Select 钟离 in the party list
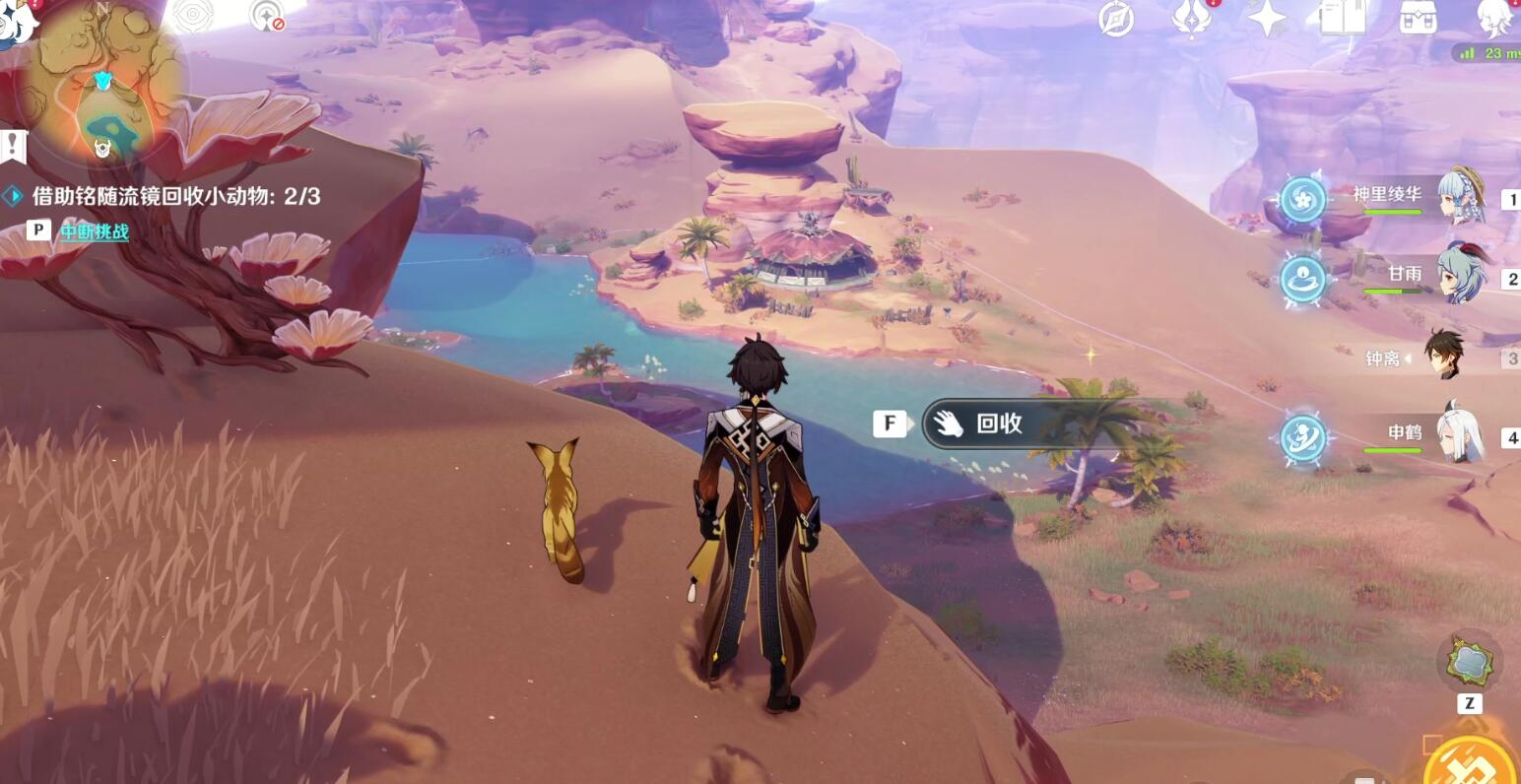Viewport: 1521px width, 784px height. coord(1383,359)
